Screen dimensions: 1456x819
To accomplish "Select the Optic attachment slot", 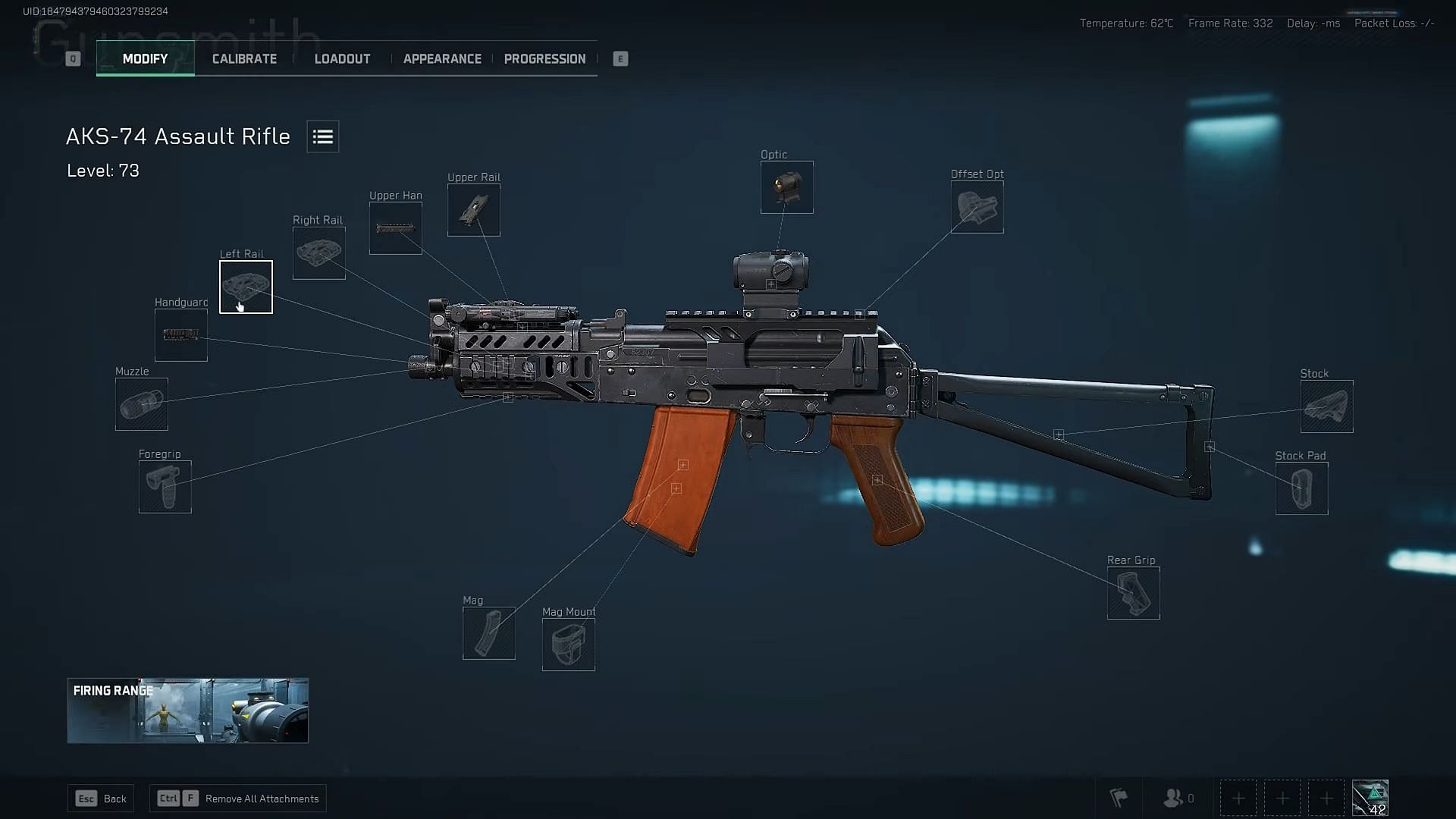I will click(x=786, y=187).
